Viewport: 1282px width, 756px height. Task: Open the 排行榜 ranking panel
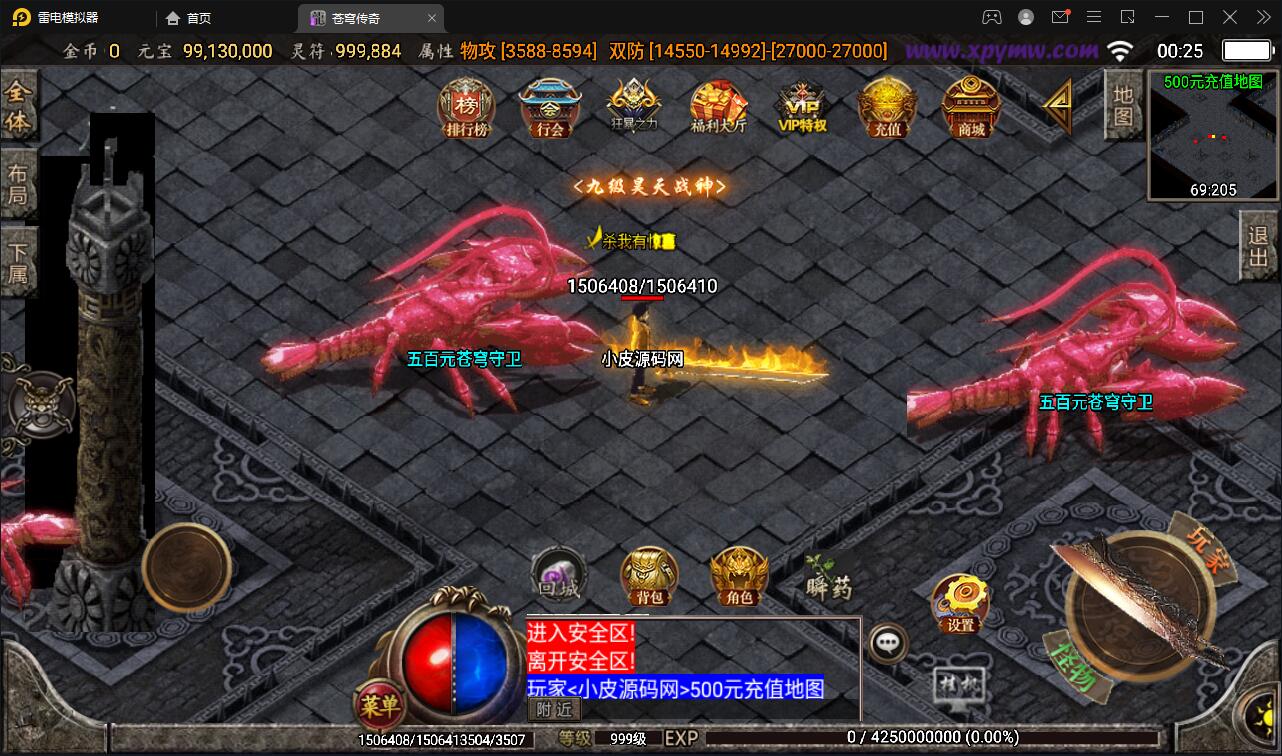465,110
